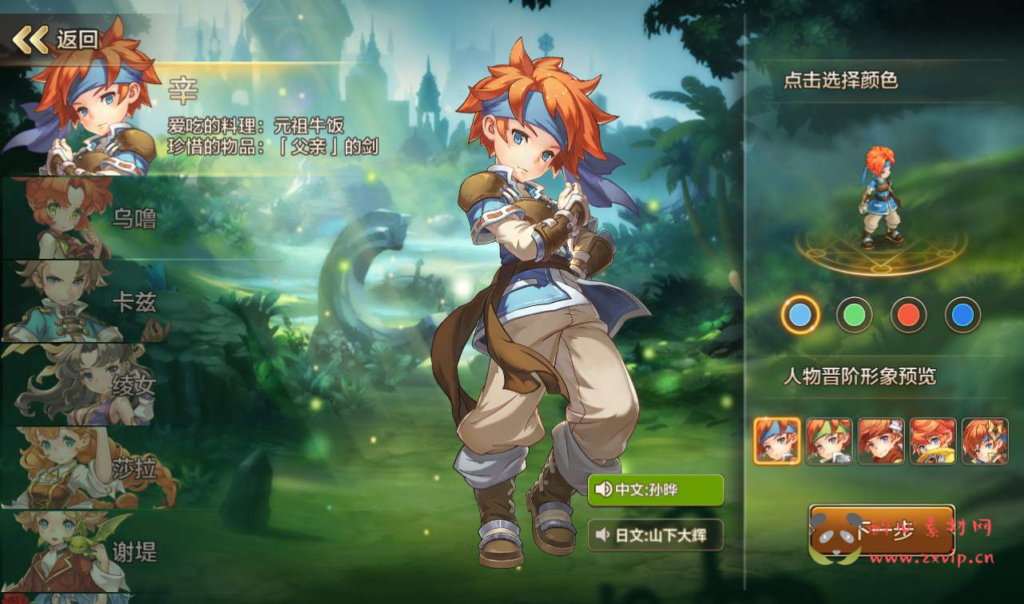Preview the green-headband second-stage portrait
Viewport: 1024px width, 604px height.
(829, 441)
